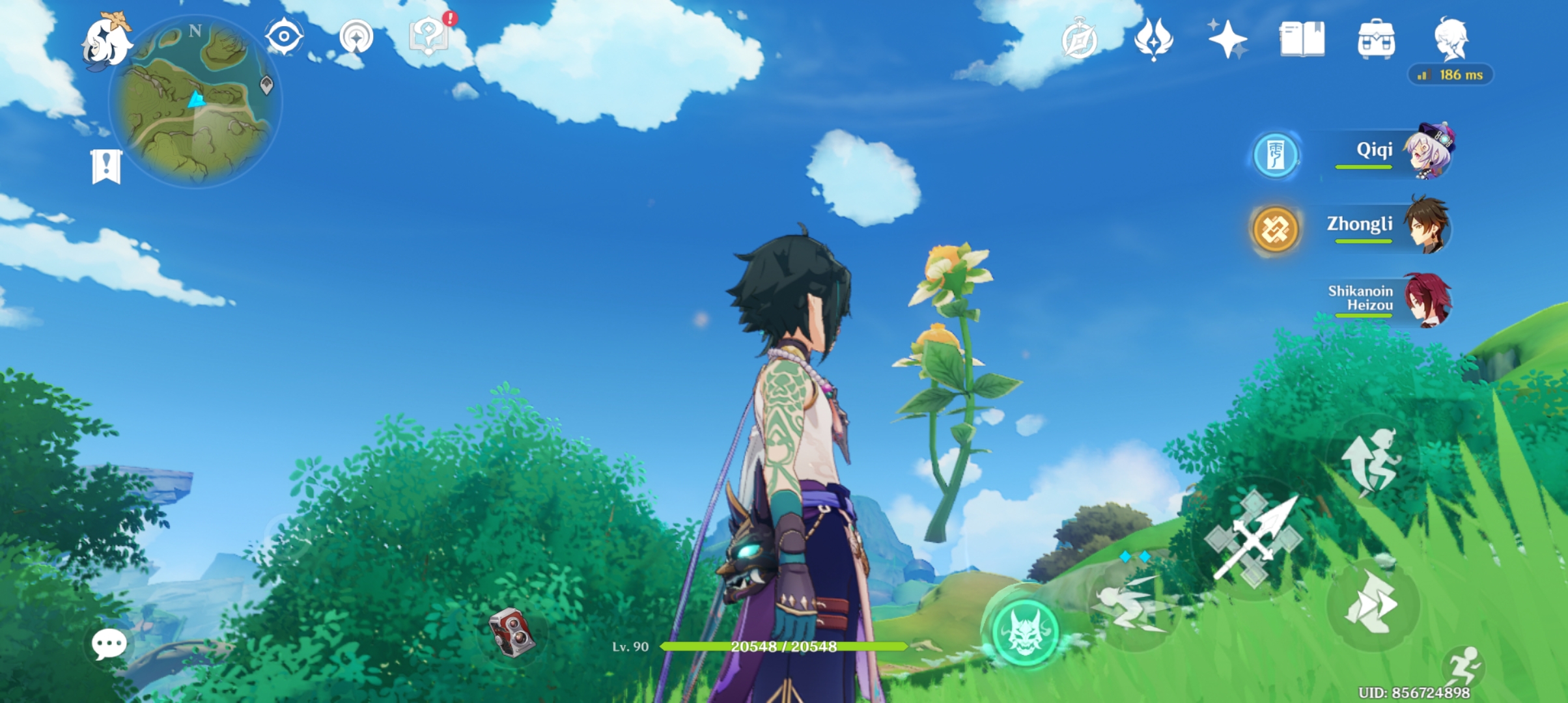Tap the ping indicator showing 186 ms
Screen dimensions: 1568x703
point(1451,76)
